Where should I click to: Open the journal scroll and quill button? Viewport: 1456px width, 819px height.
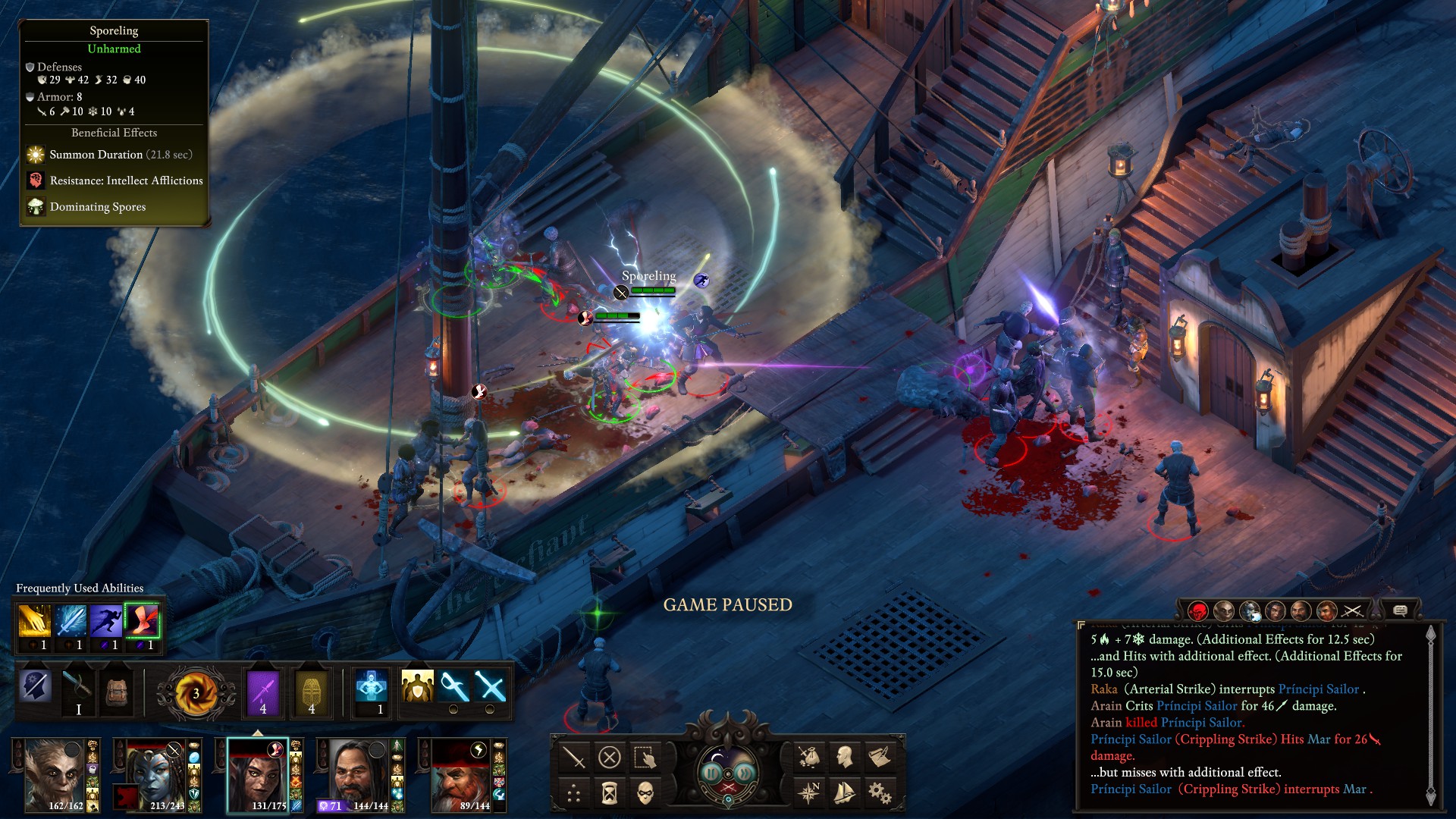click(x=880, y=757)
